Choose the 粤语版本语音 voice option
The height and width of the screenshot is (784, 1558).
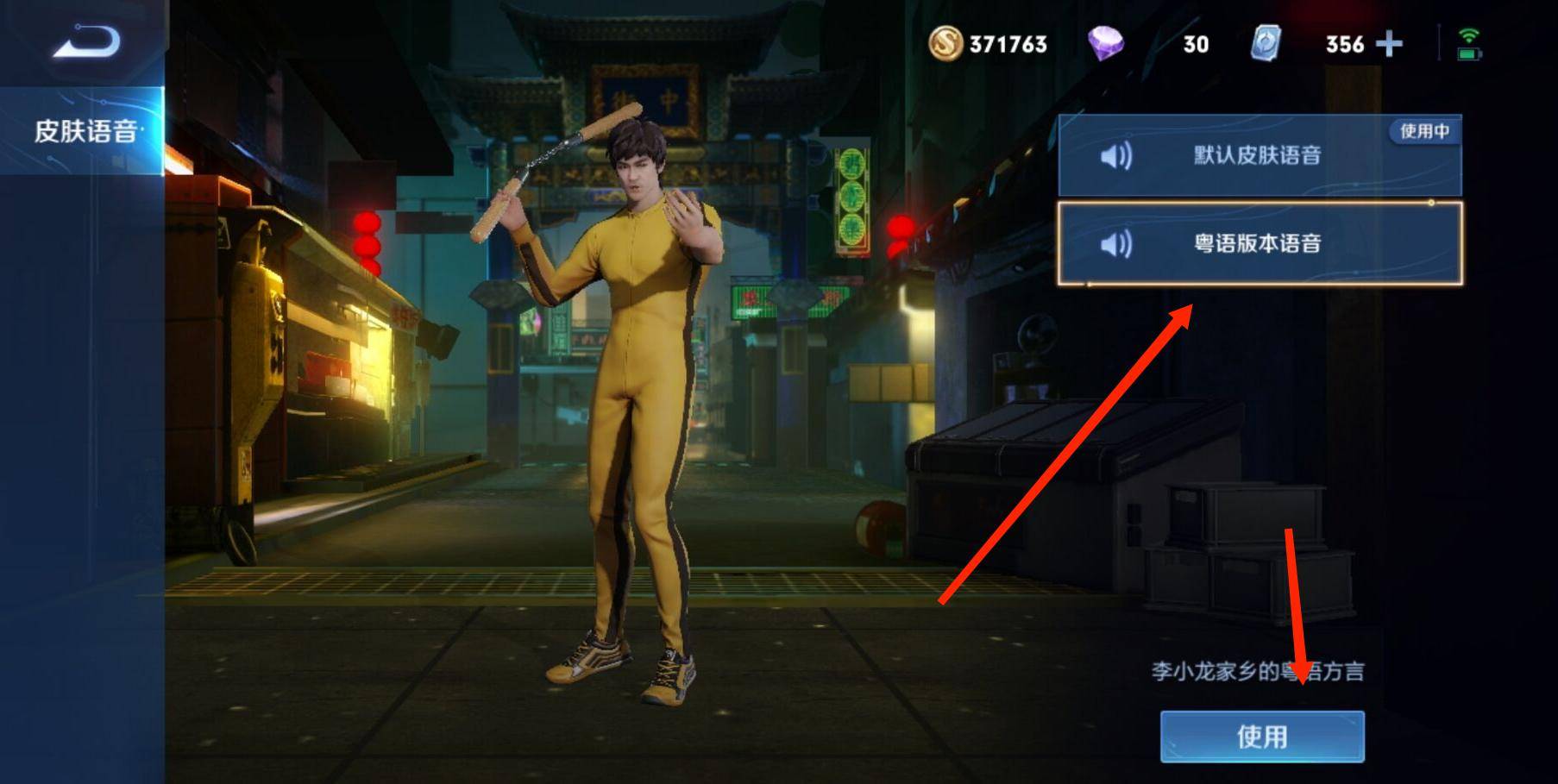point(1258,244)
